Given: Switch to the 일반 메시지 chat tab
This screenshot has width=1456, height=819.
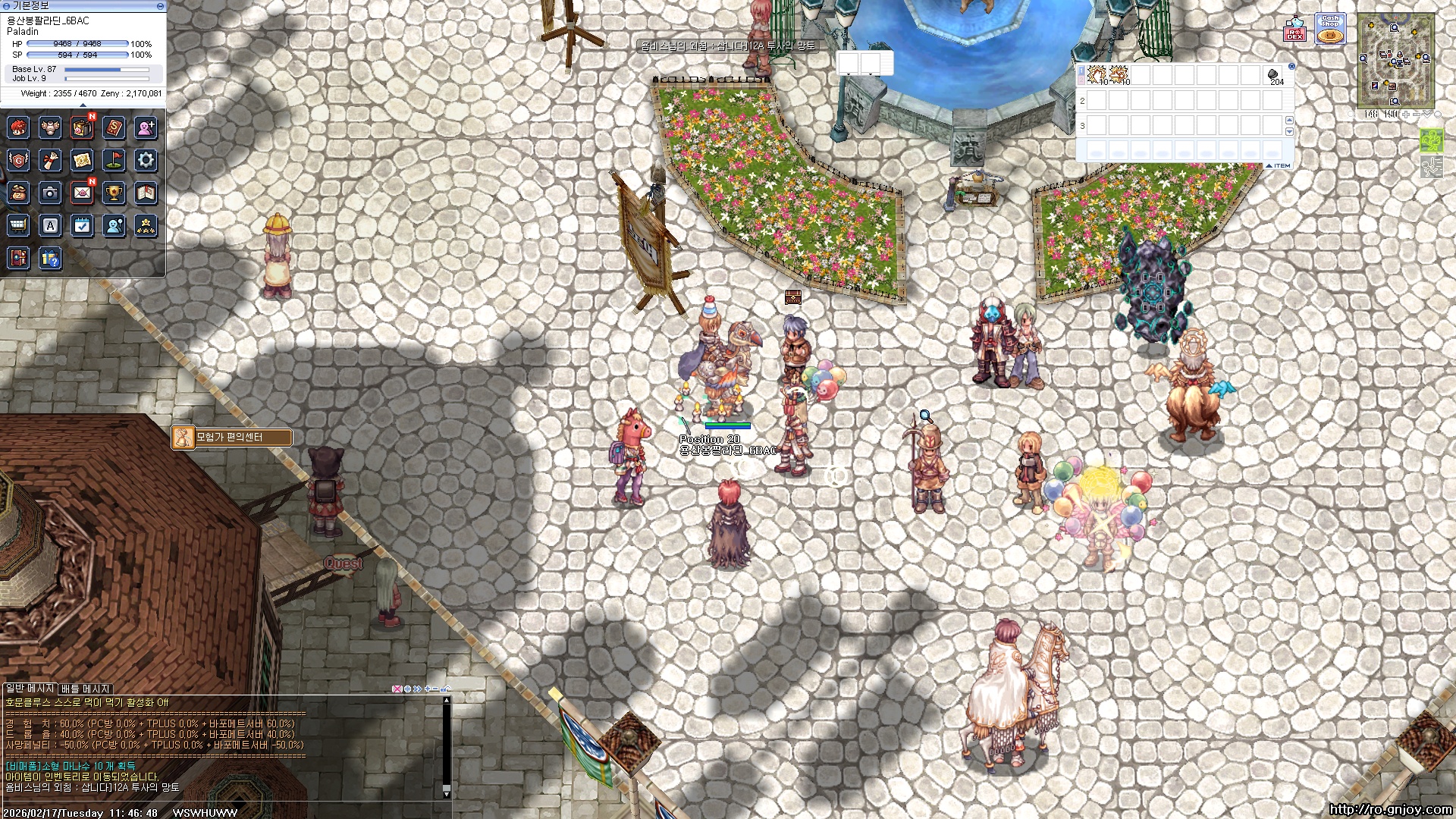Looking at the screenshot, I should pos(30,688).
